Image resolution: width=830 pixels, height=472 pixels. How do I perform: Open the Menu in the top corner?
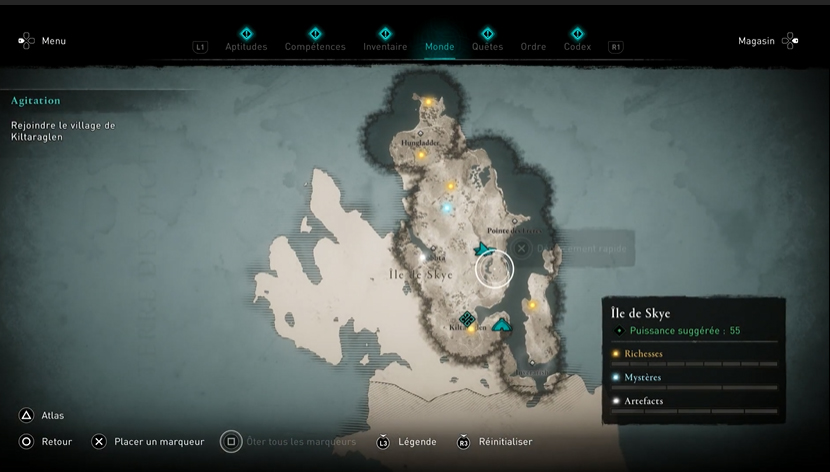pyautogui.click(x=41, y=41)
